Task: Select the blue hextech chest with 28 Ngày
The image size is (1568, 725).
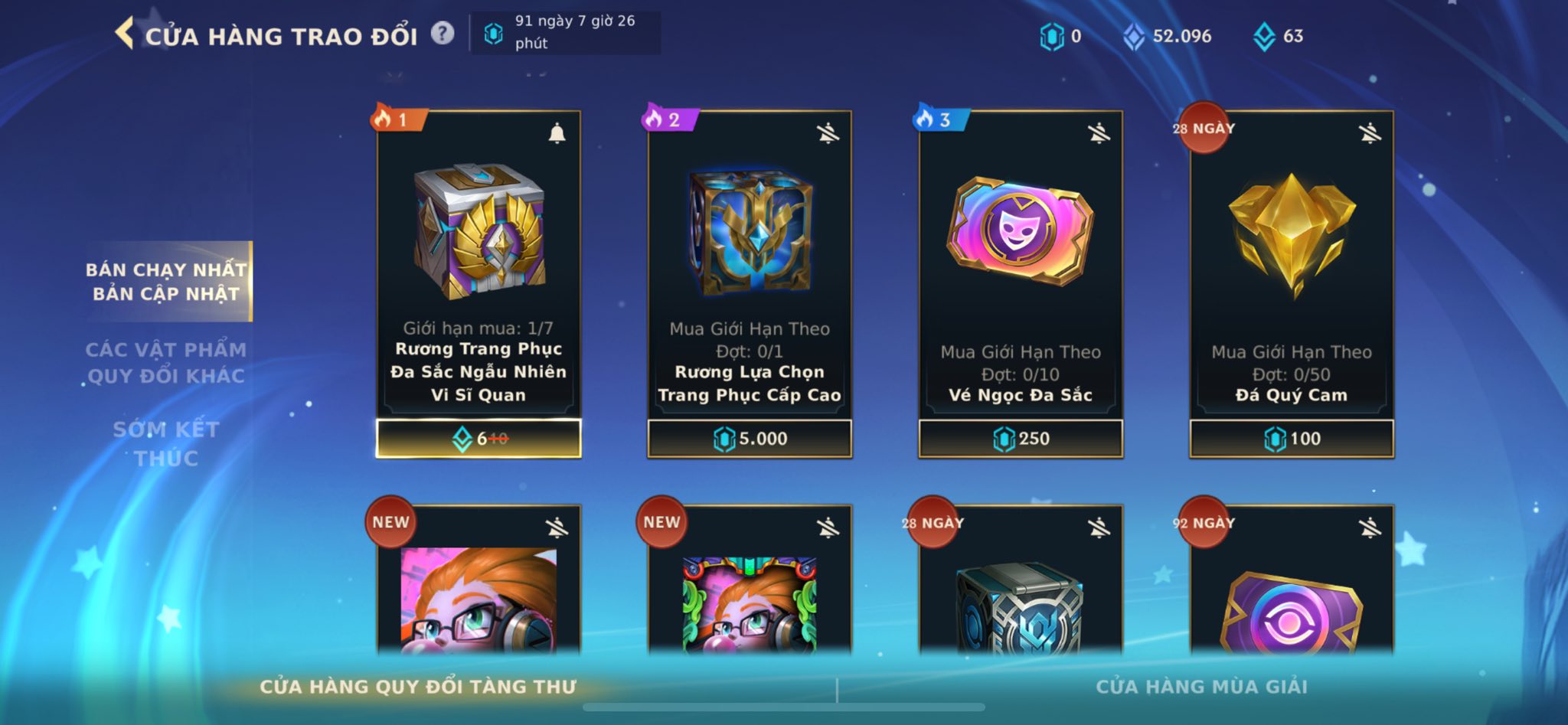Action: point(1021,605)
